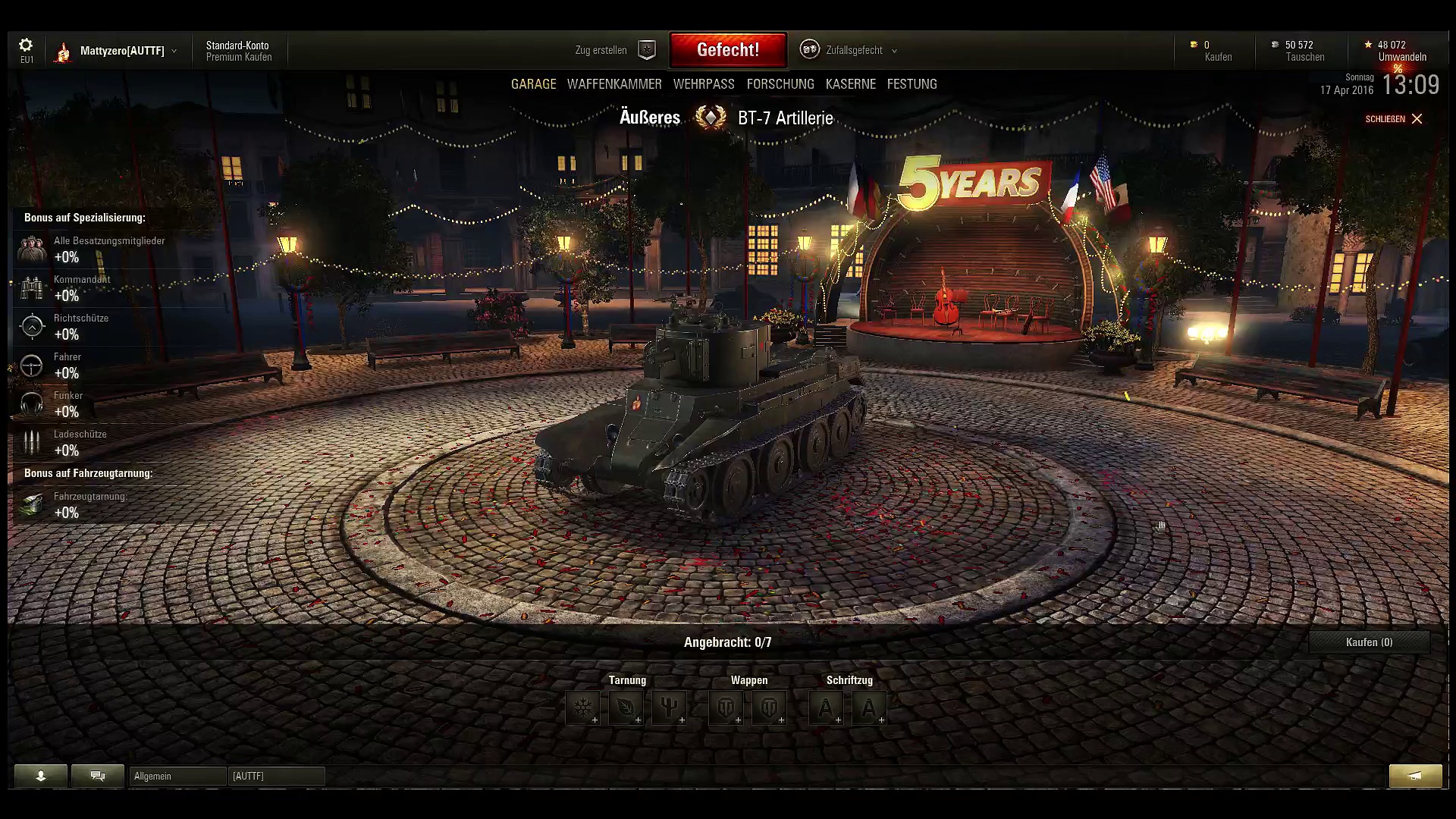Open the settings gear menu
The height and width of the screenshot is (819, 1456).
26,45
